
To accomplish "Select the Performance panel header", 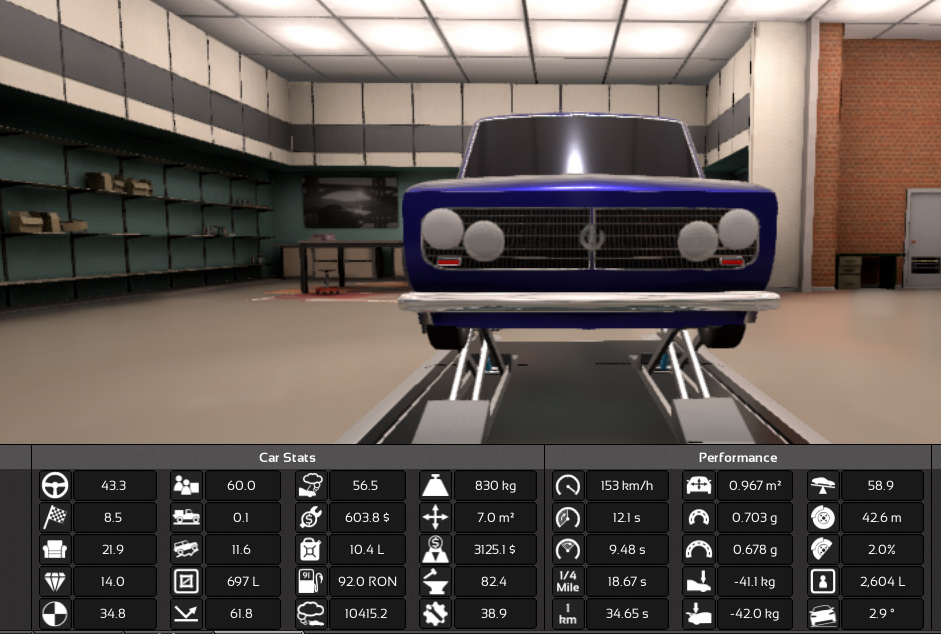I will (x=738, y=457).
